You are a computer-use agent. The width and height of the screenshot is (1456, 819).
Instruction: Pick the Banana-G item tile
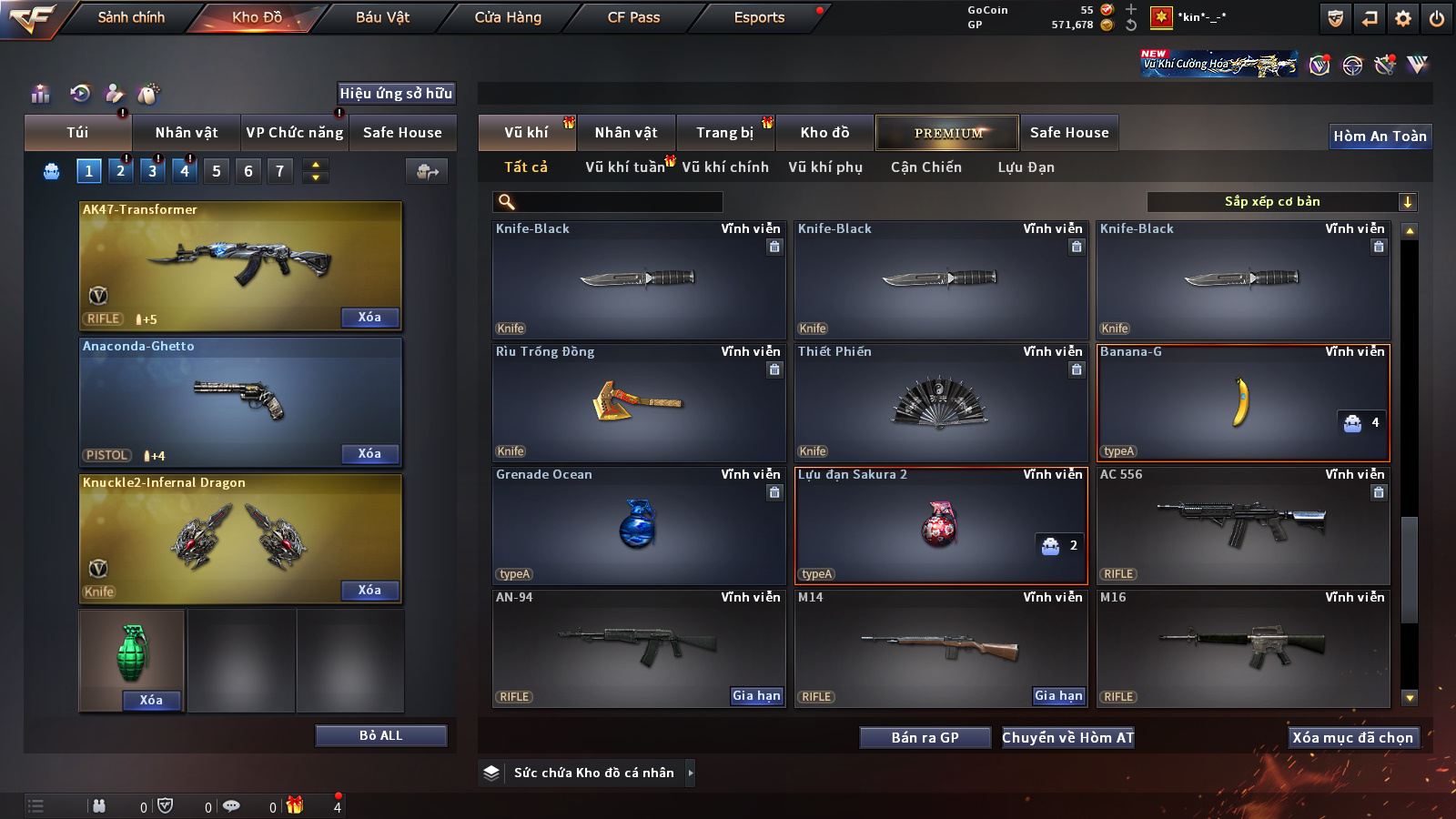tap(1243, 402)
